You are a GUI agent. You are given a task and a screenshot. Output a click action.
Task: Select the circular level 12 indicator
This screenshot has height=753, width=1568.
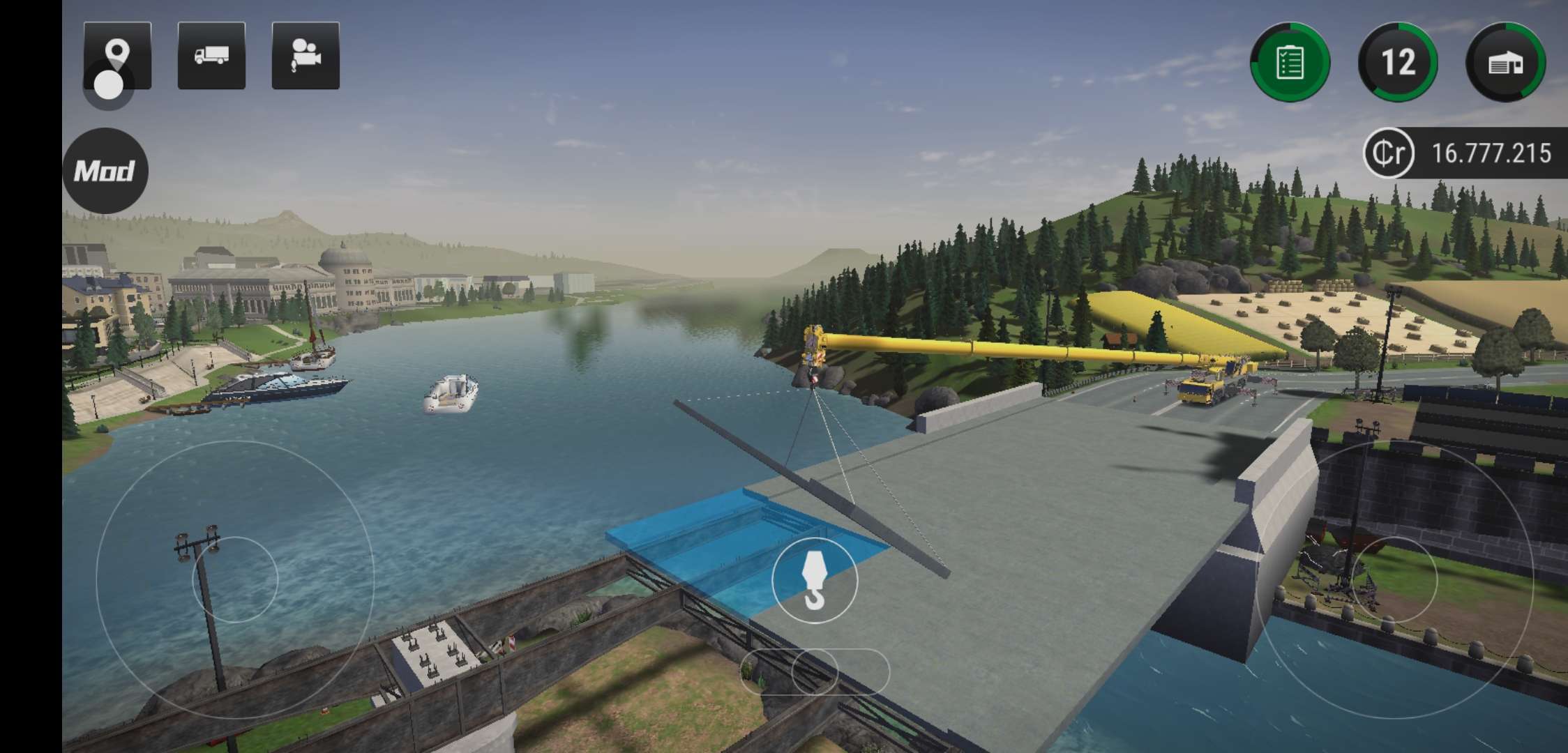tap(1398, 62)
